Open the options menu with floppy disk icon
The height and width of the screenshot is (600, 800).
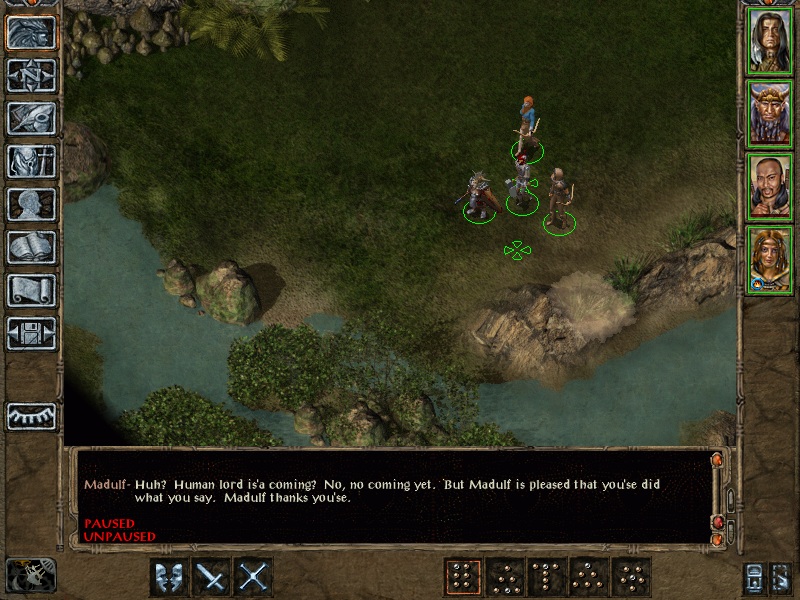coord(32,334)
